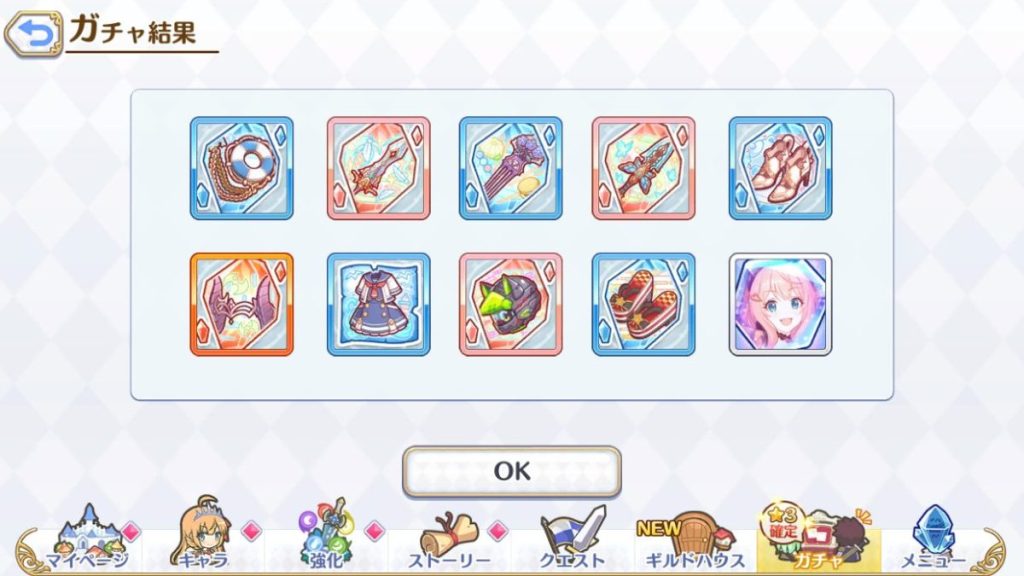
Task: Select the high-heel shoes result card
Action: pos(780,168)
